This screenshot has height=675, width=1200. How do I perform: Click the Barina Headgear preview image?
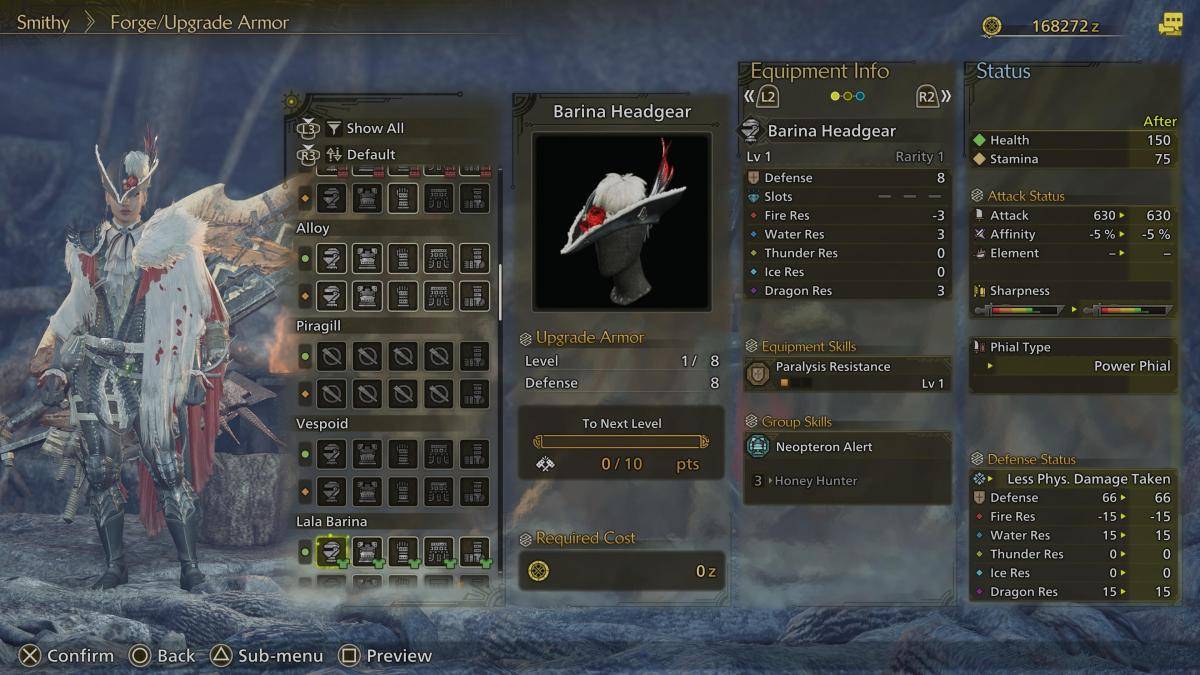click(x=621, y=221)
